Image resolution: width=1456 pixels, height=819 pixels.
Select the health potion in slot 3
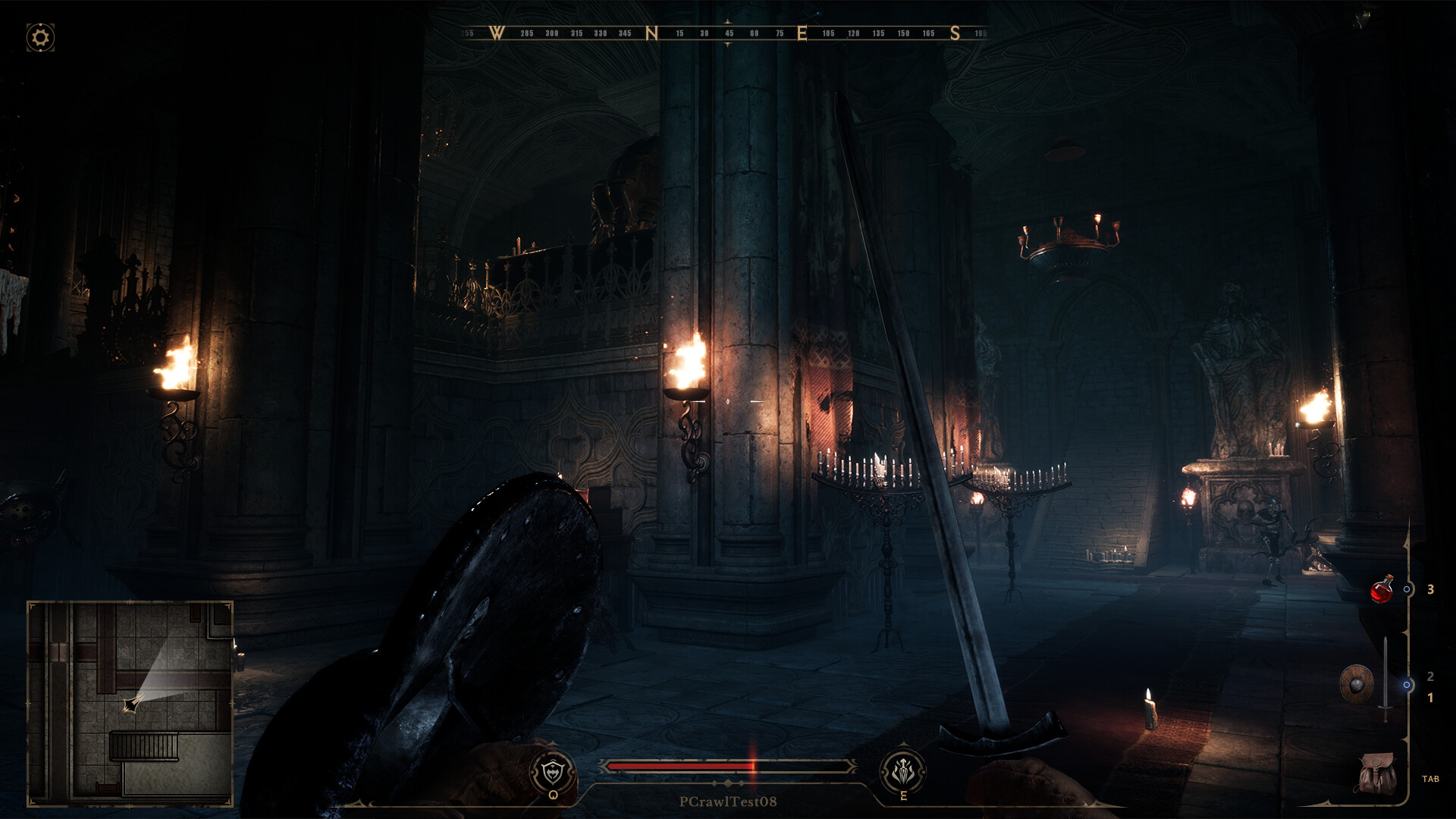(x=1382, y=591)
